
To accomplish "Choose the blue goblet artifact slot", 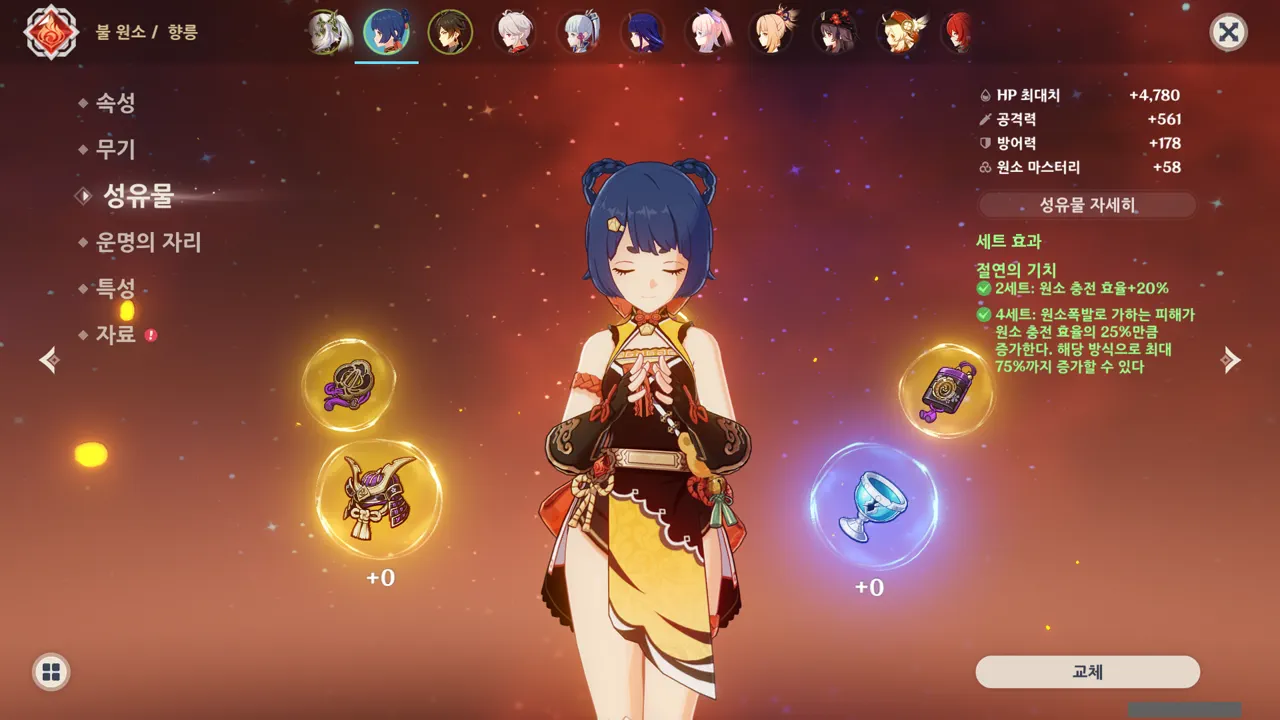I will (872, 508).
